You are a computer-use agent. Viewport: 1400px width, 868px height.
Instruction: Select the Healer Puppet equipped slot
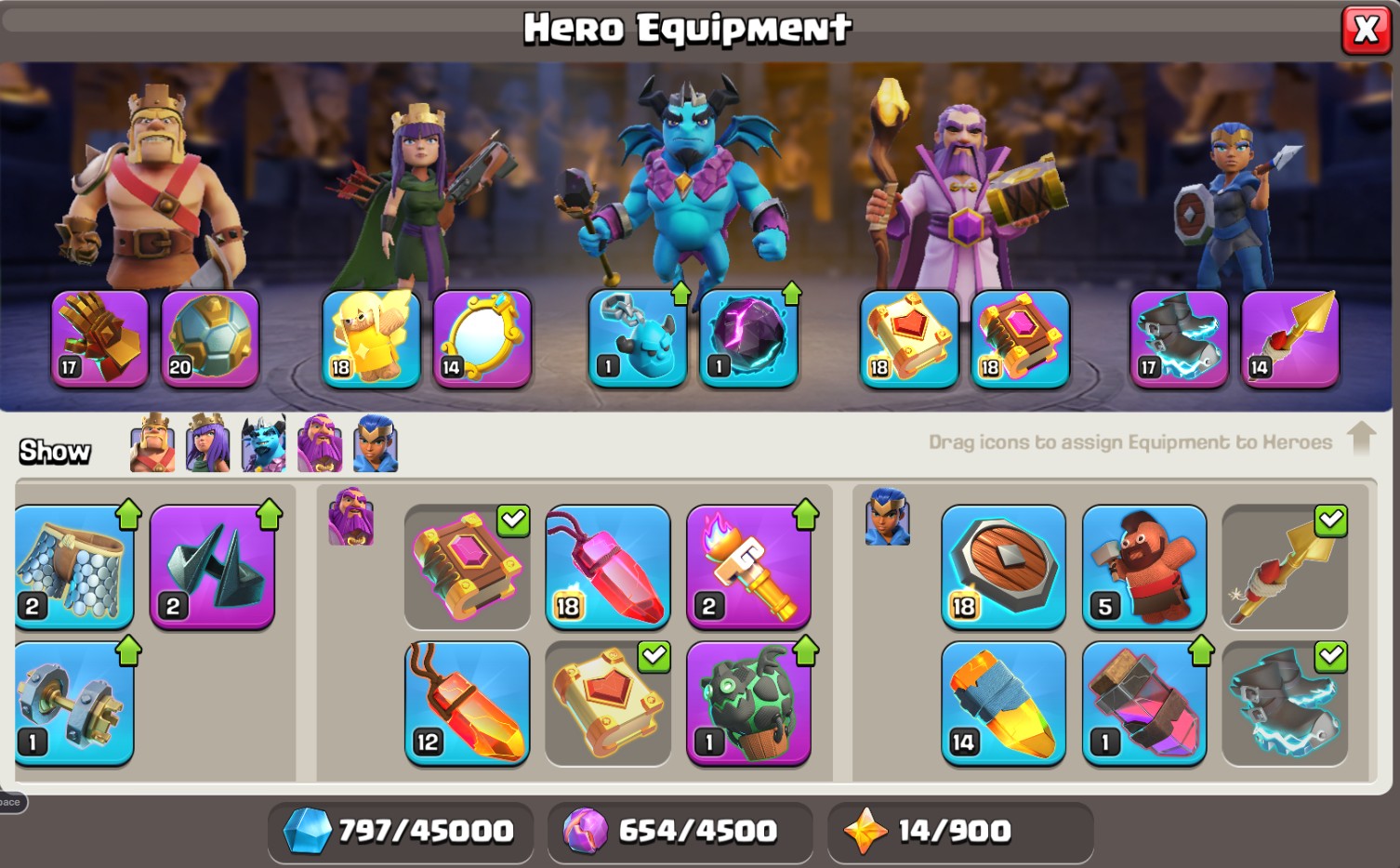tap(371, 338)
